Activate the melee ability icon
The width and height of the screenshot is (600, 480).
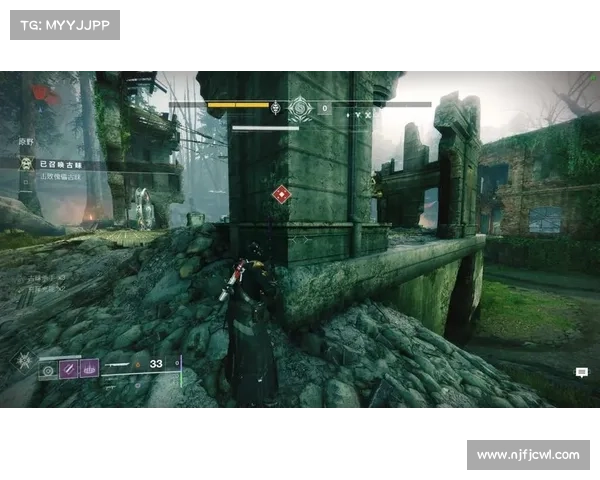[x=69, y=371]
